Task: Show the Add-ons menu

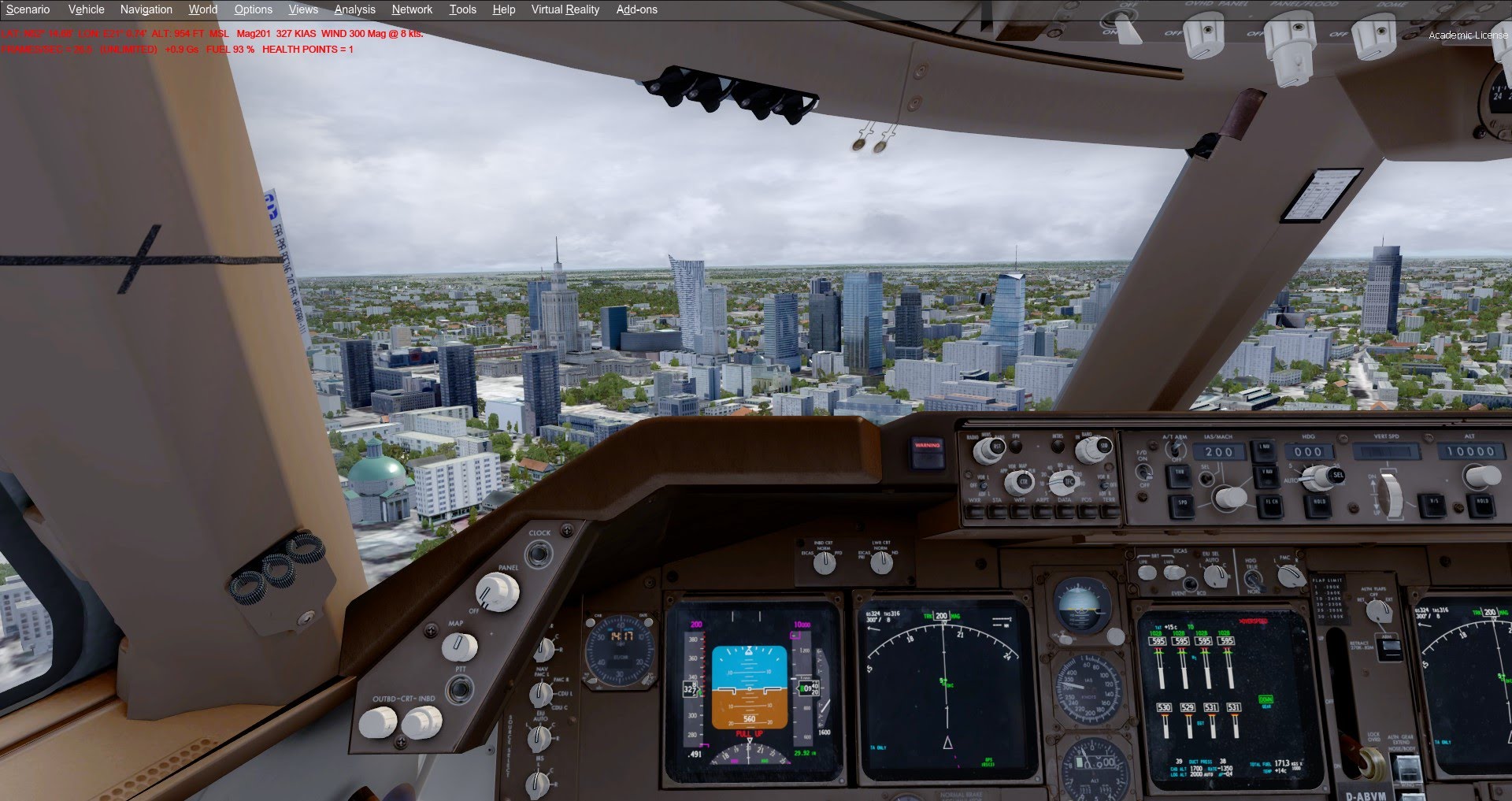Action: (x=636, y=9)
